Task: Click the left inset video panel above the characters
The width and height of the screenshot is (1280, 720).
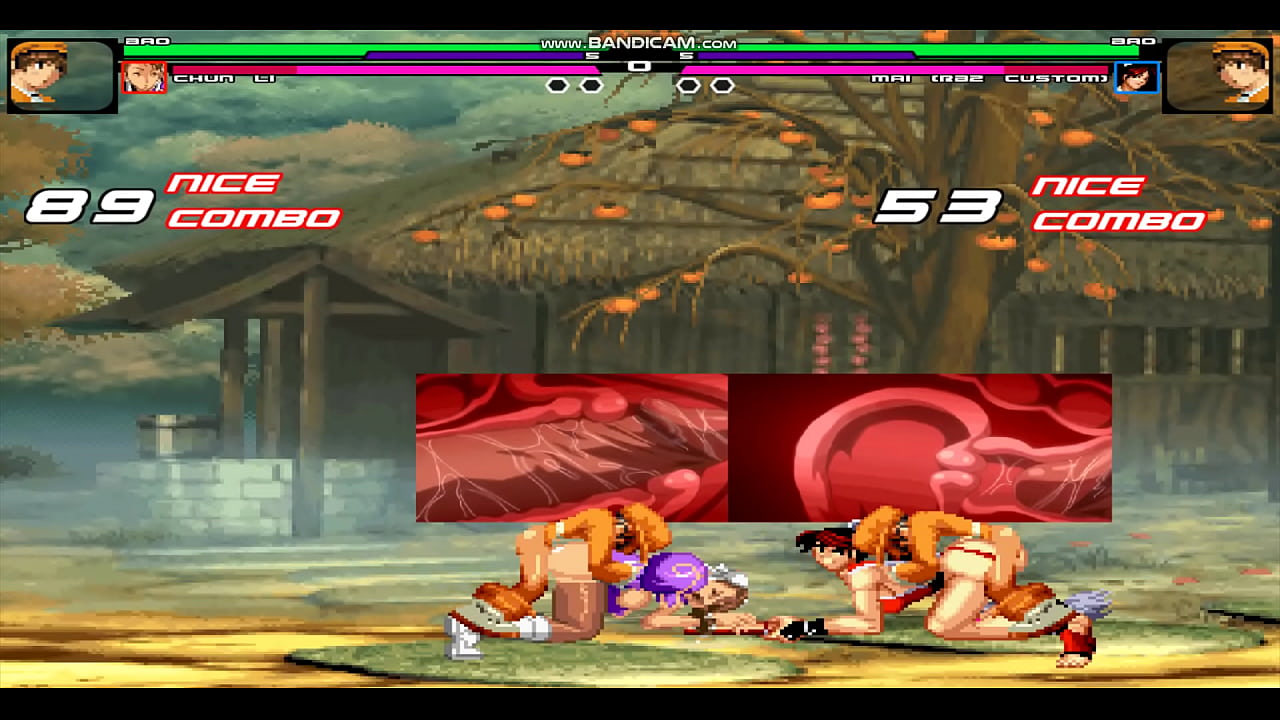Action: [570, 450]
